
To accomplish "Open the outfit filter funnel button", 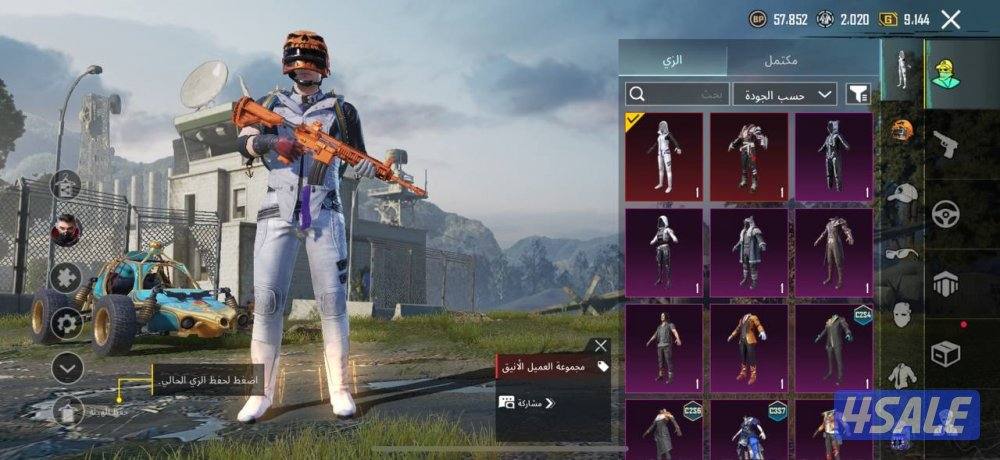I will click(858, 94).
